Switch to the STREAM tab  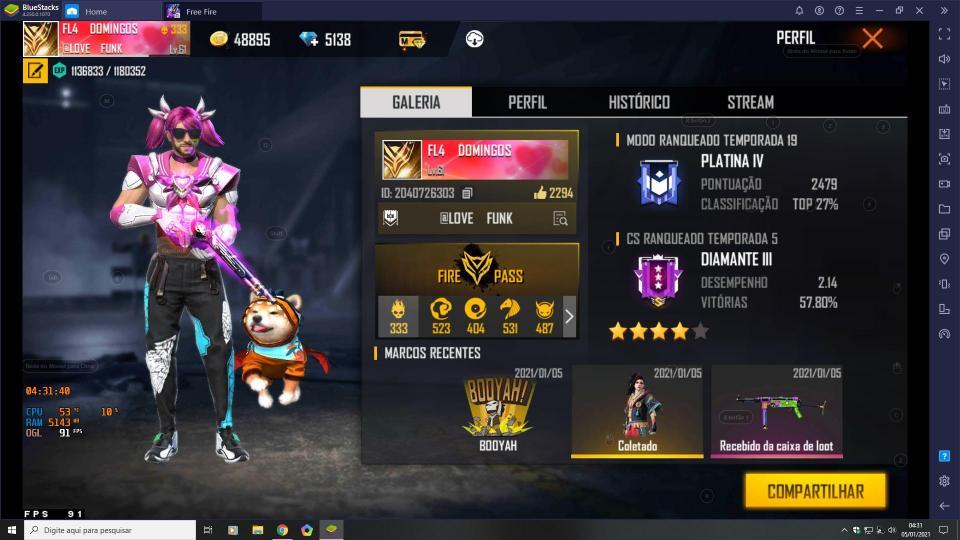[x=750, y=102]
